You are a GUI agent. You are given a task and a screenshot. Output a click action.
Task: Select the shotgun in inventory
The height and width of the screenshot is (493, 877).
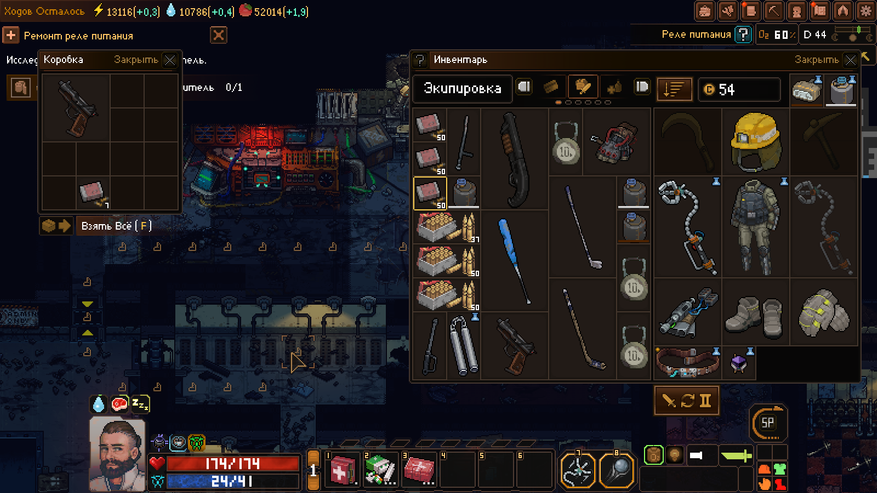point(514,158)
